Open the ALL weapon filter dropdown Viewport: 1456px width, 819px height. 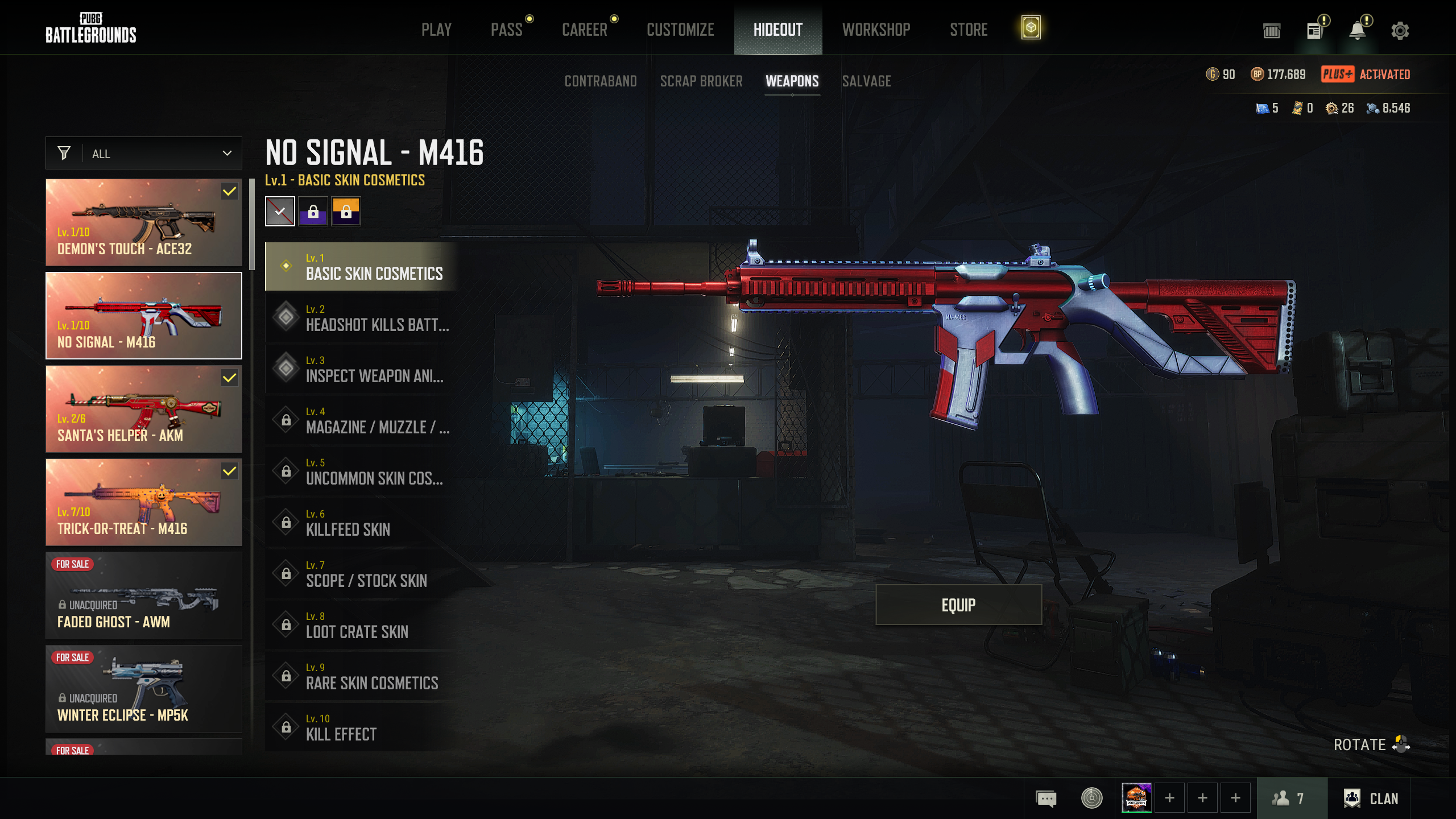click(x=144, y=154)
